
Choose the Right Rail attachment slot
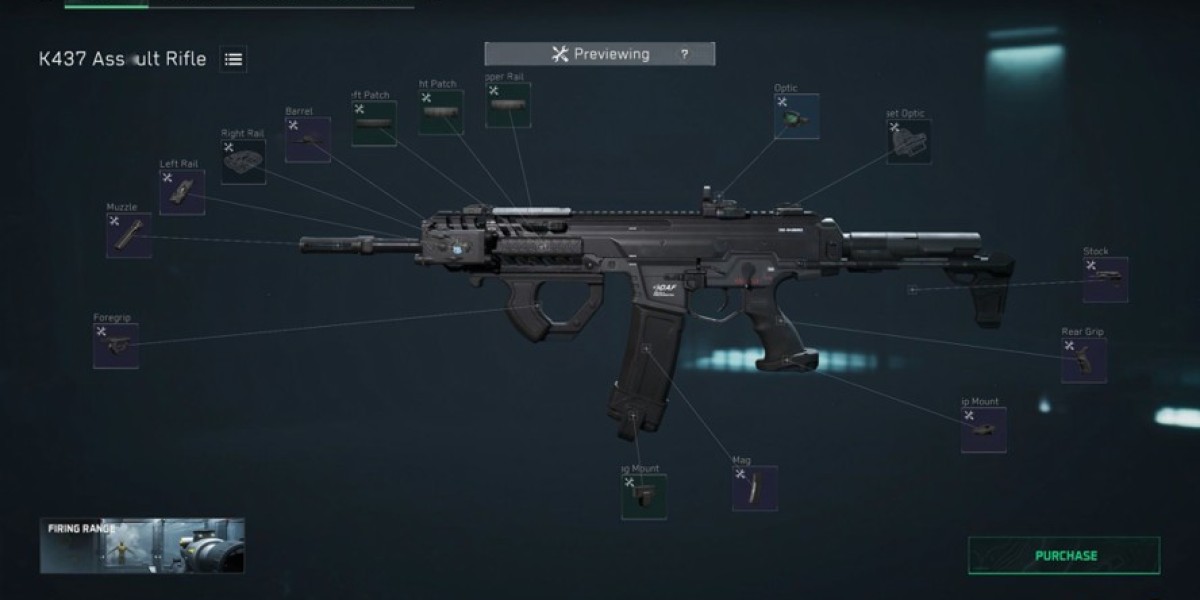pyautogui.click(x=243, y=162)
